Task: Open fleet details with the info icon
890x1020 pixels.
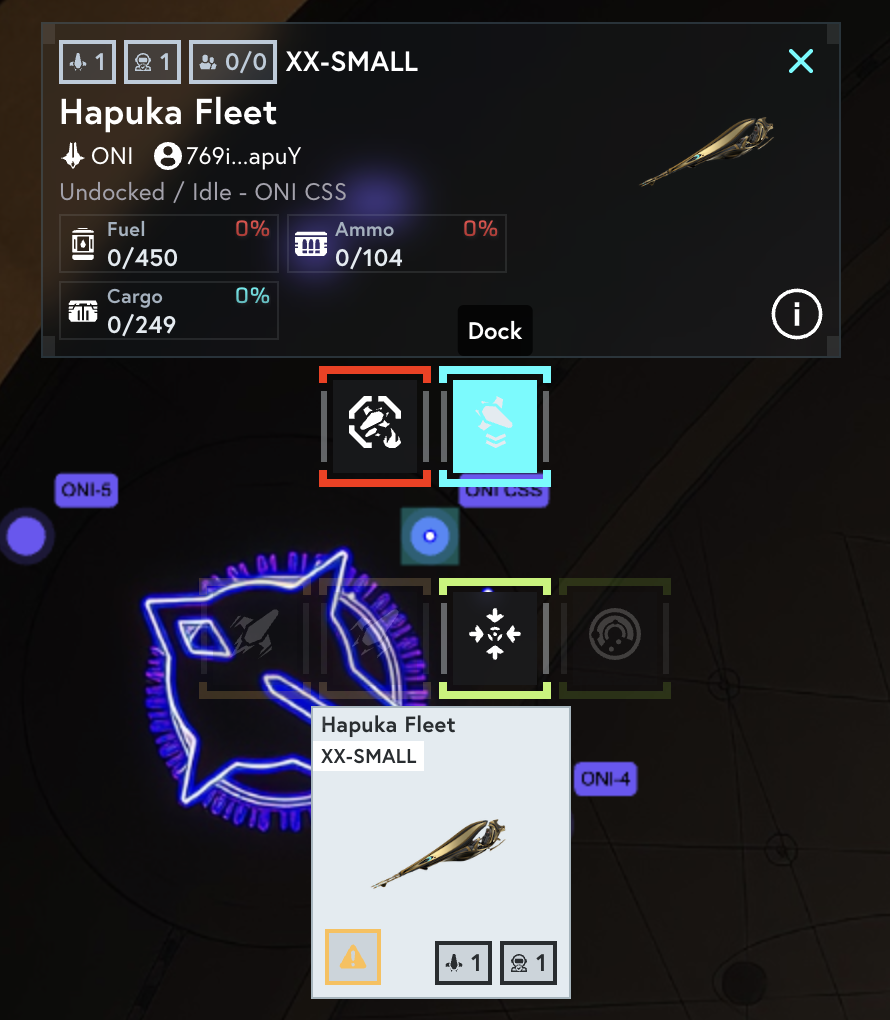Action: (x=796, y=315)
